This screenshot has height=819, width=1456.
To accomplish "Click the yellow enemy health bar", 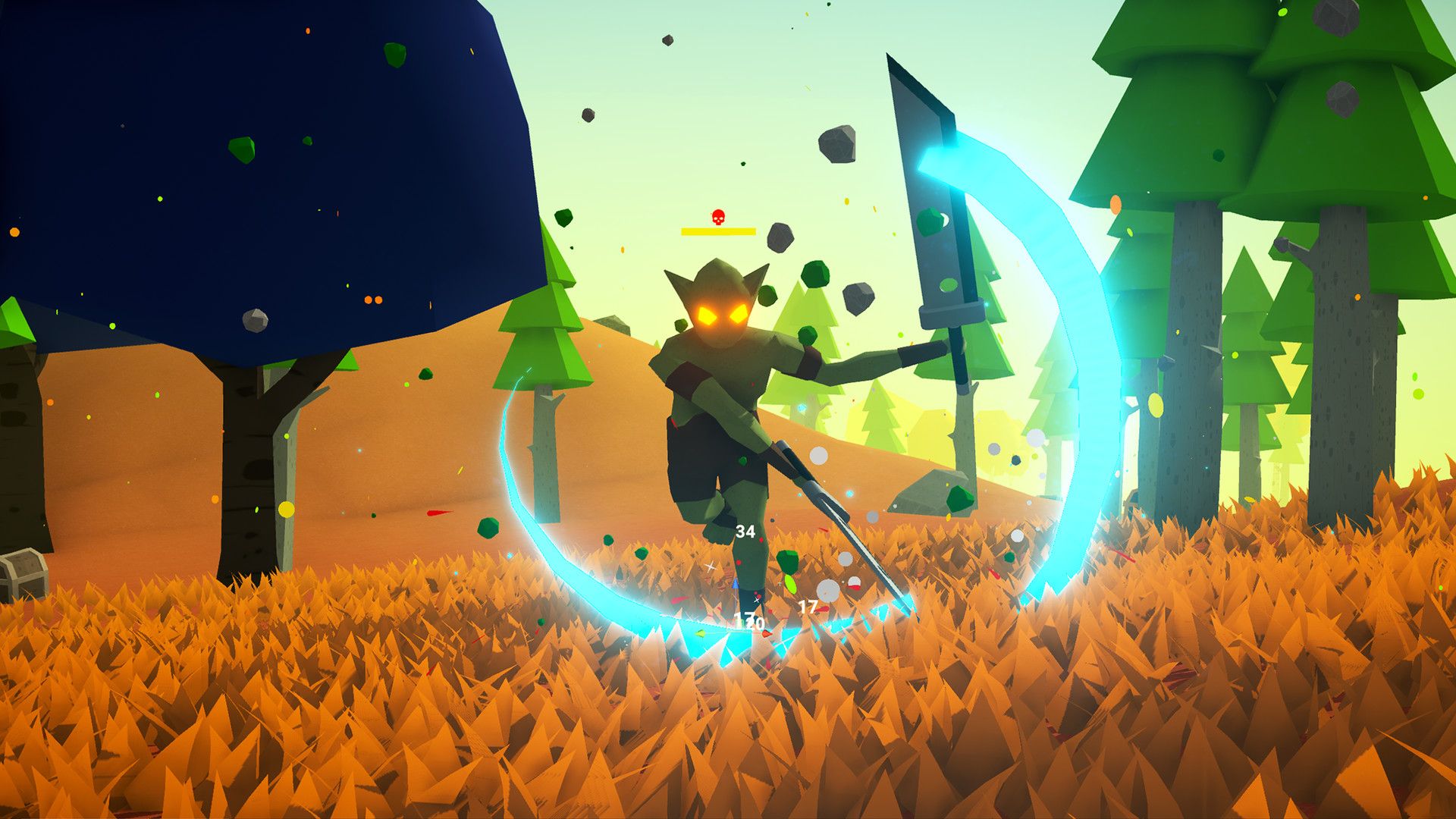I will pyautogui.click(x=718, y=231).
